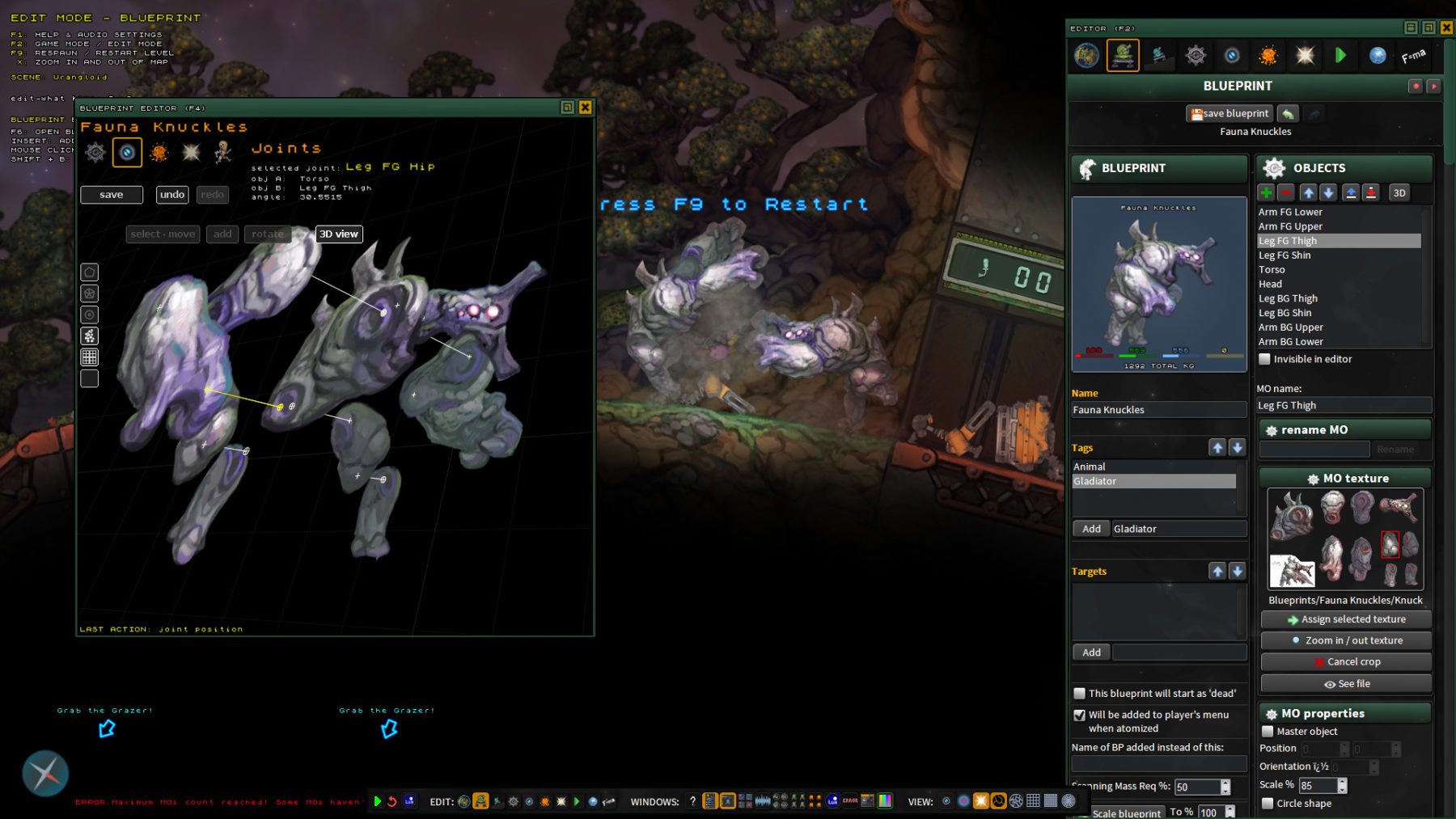Screen dimensions: 1456x819
Task: Tick blueprint will start as 'dead'
Action: (x=1079, y=694)
